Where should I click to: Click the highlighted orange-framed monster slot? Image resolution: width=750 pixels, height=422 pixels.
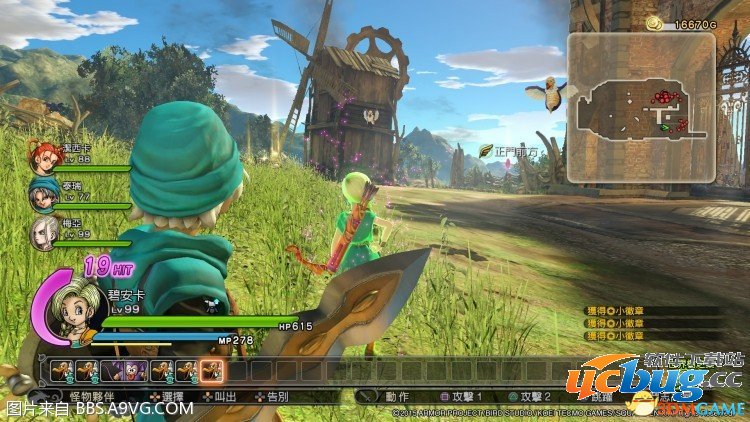click(212, 371)
